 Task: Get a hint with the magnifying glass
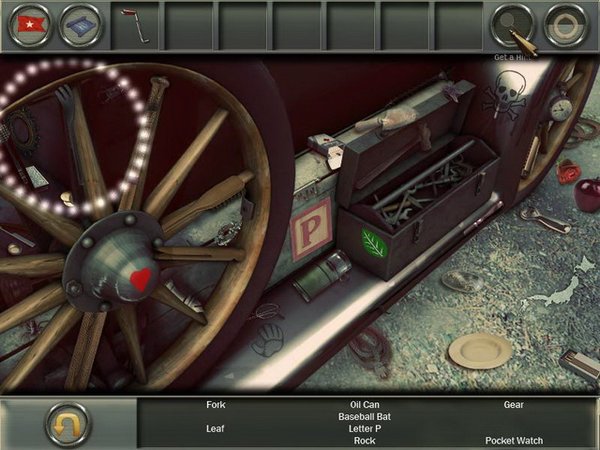pyautogui.click(x=515, y=27)
